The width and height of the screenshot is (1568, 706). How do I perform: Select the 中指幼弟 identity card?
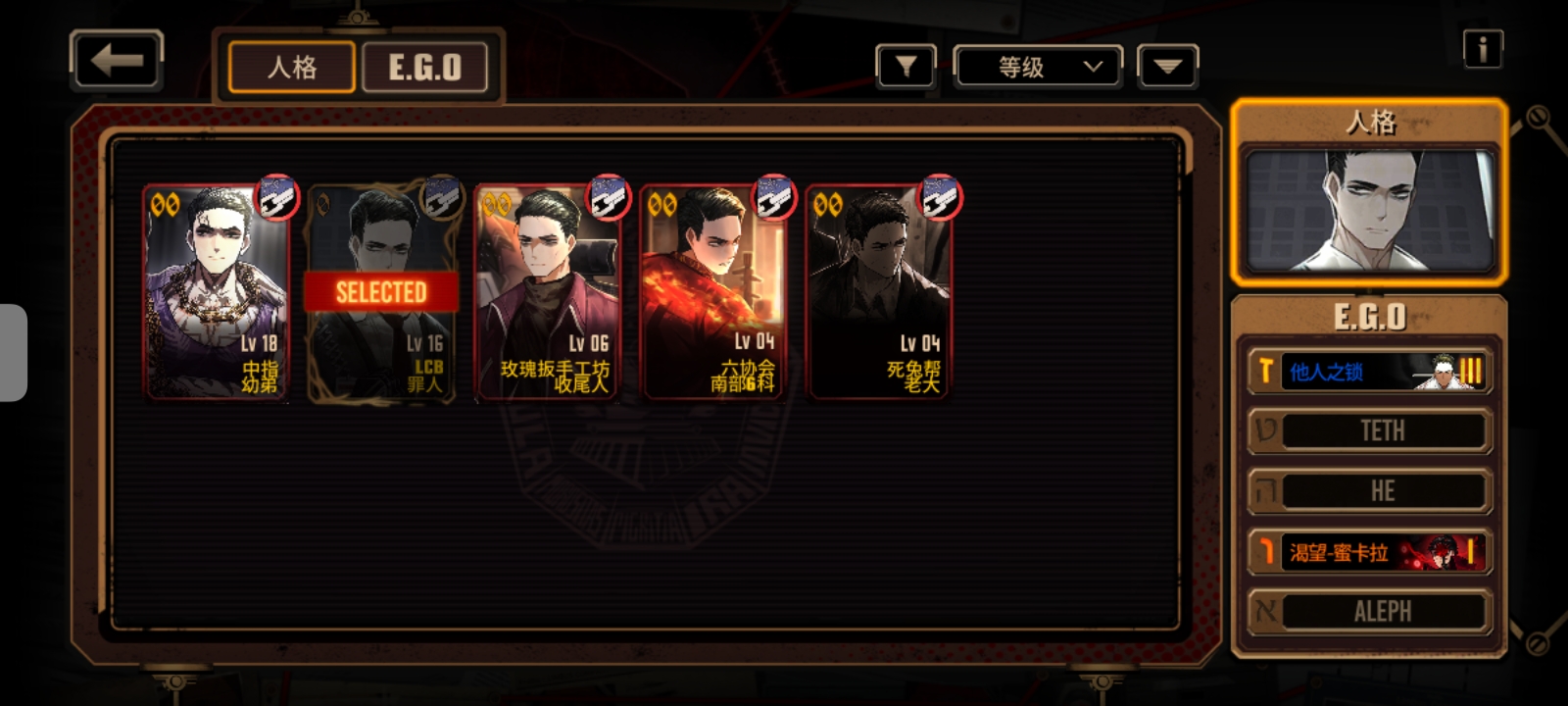click(217, 291)
